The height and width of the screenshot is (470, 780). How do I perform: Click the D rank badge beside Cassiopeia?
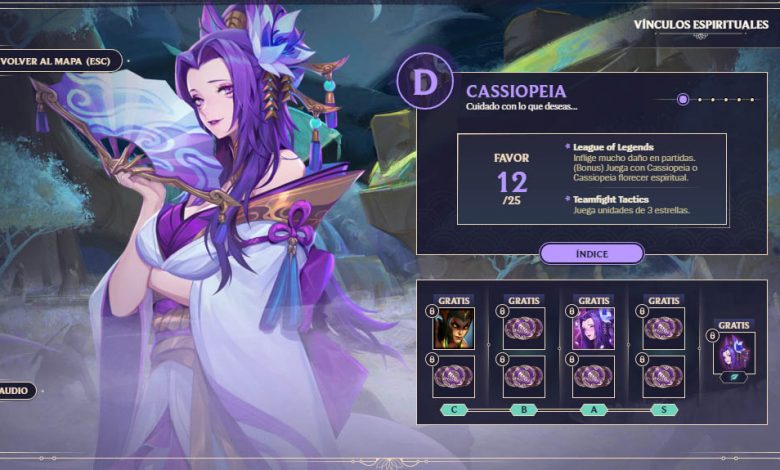425,82
